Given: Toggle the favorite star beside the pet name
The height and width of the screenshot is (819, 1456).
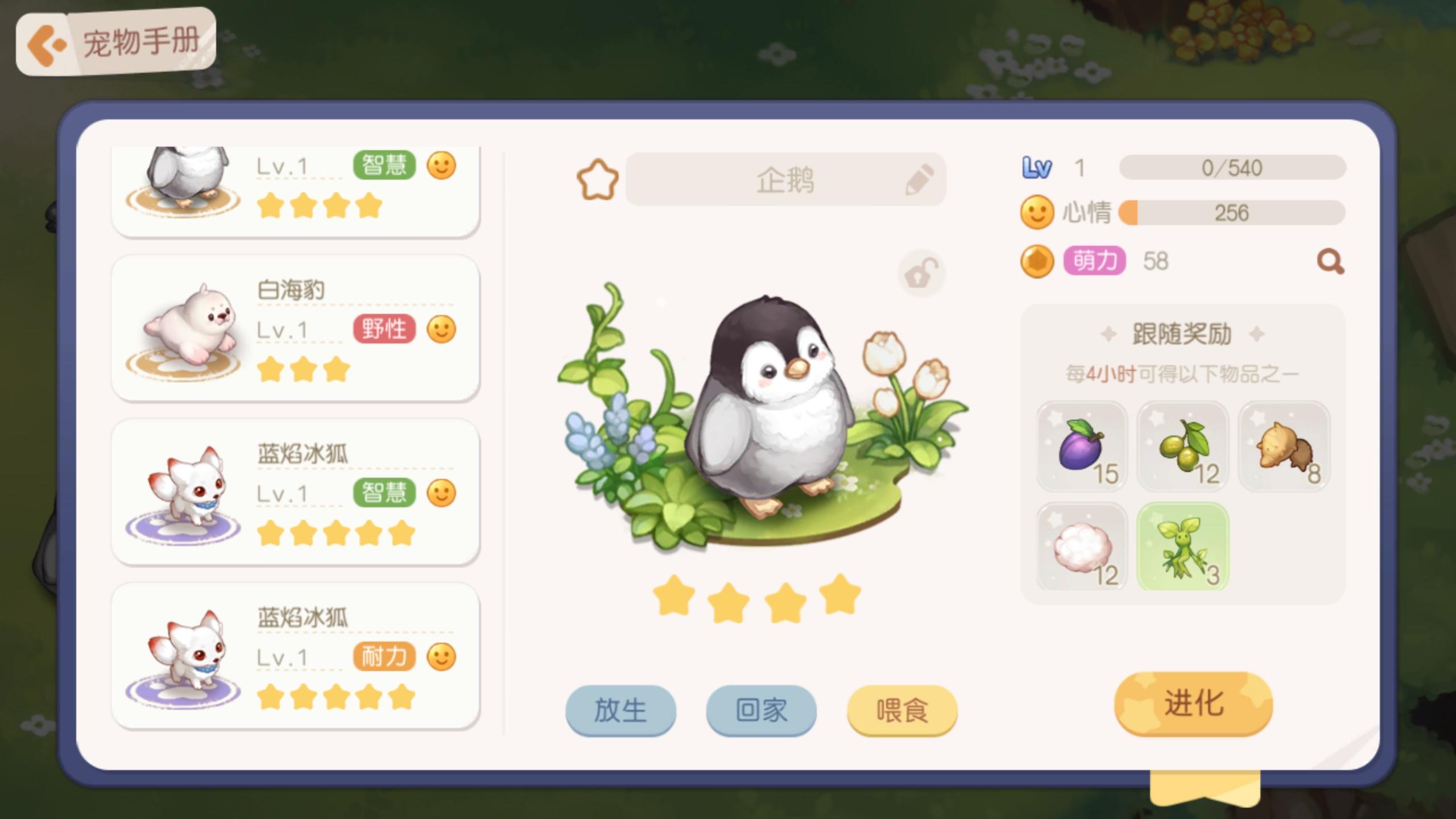Looking at the screenshot, I should pos(597,178).
